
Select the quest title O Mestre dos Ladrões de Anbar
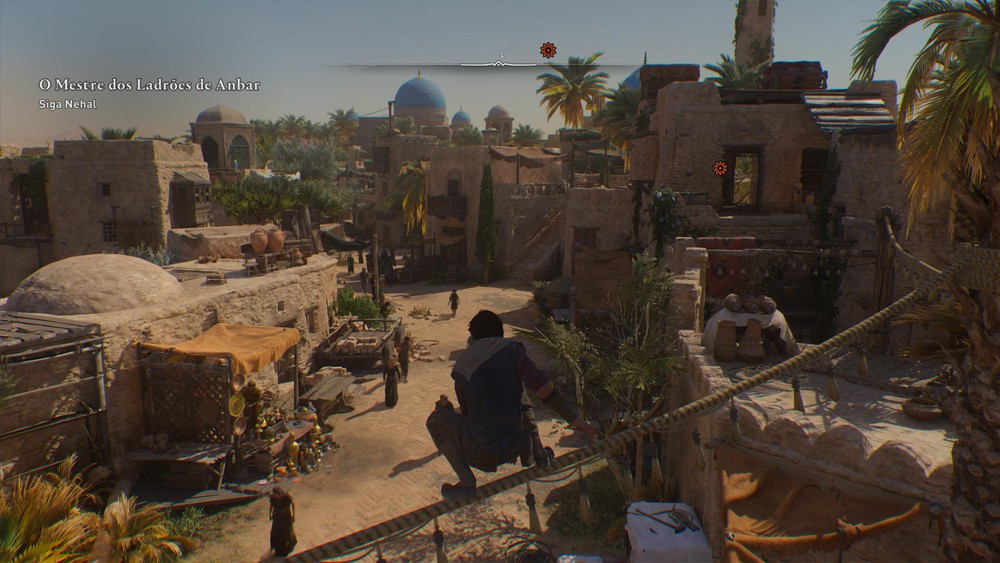coord(149,85)
